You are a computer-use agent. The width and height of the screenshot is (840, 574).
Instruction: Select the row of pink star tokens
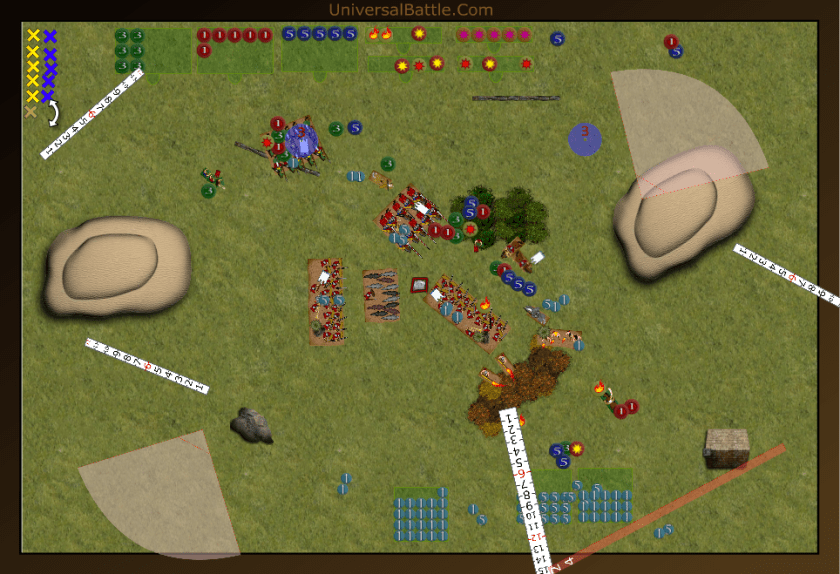493,35
